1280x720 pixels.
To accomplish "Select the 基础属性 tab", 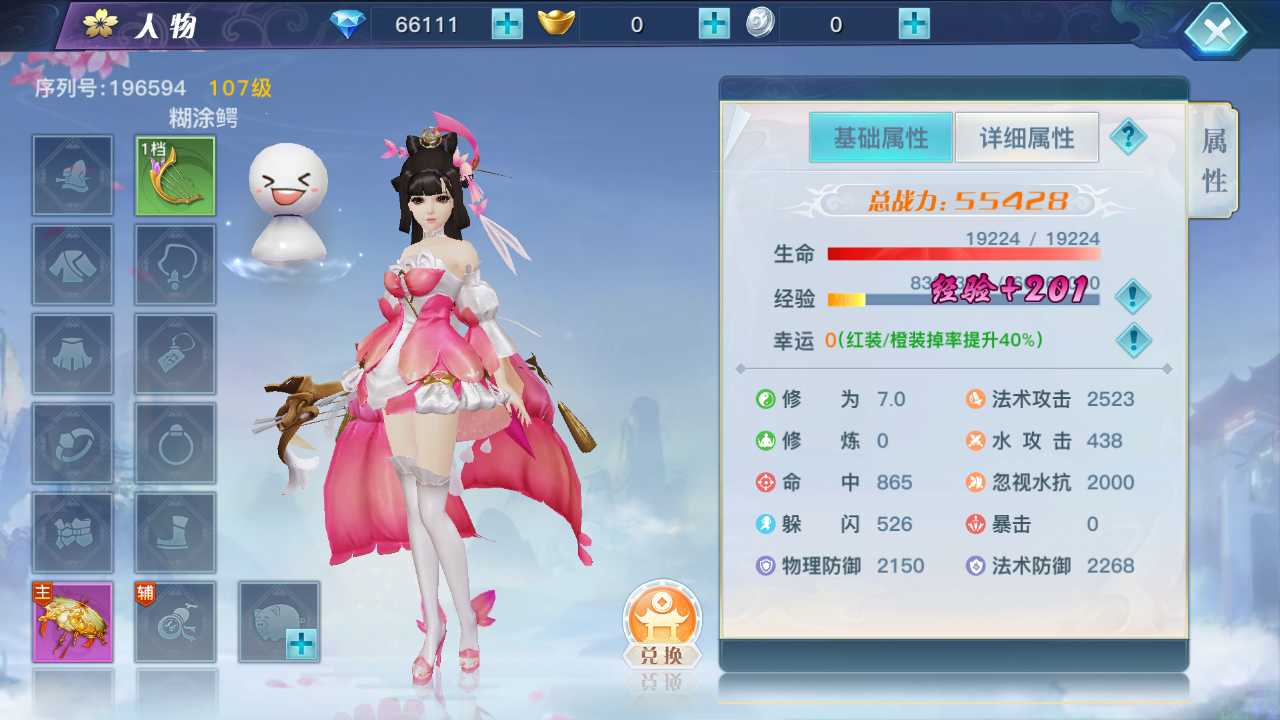I will 880,137.
